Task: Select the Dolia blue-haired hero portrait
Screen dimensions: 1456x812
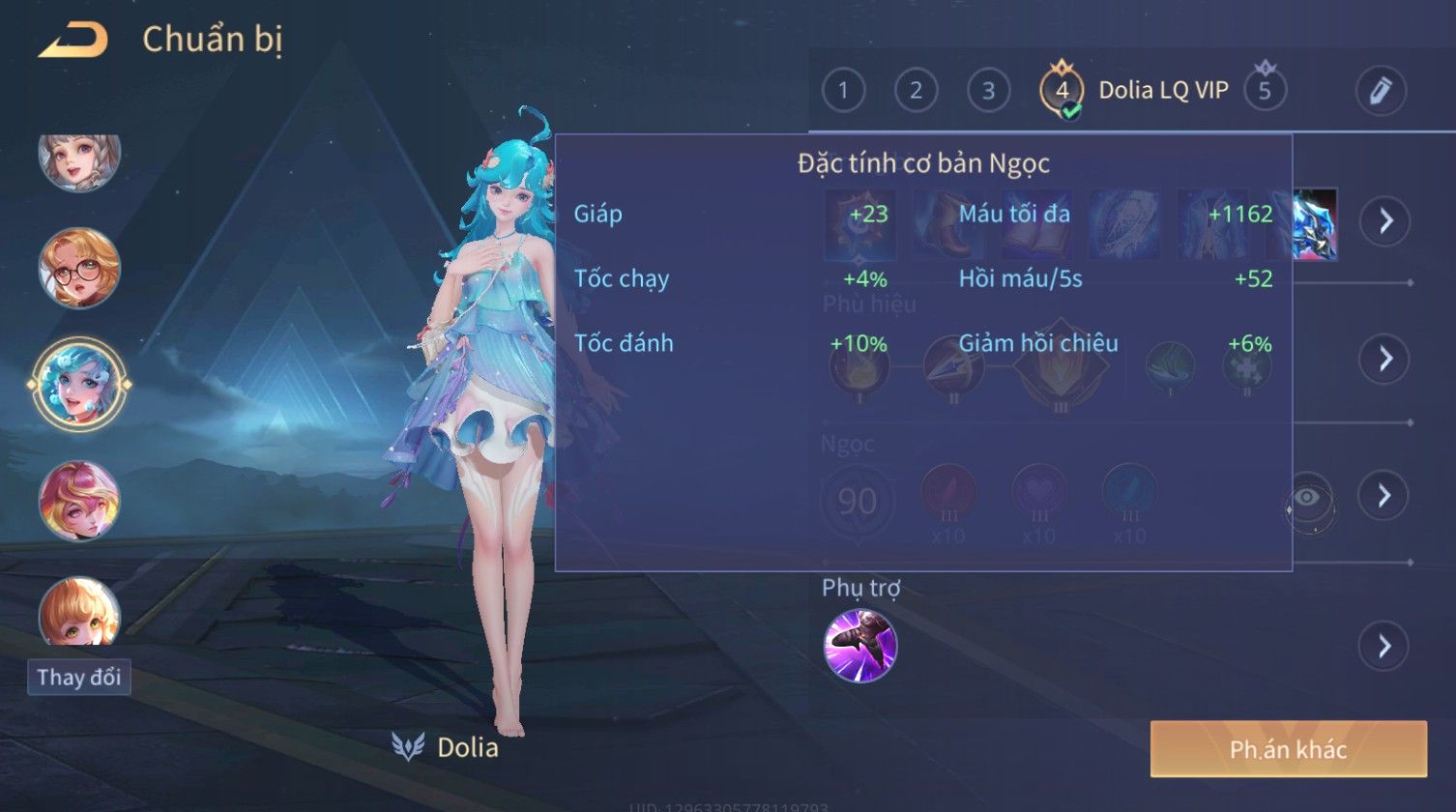Action: point(79,384)
